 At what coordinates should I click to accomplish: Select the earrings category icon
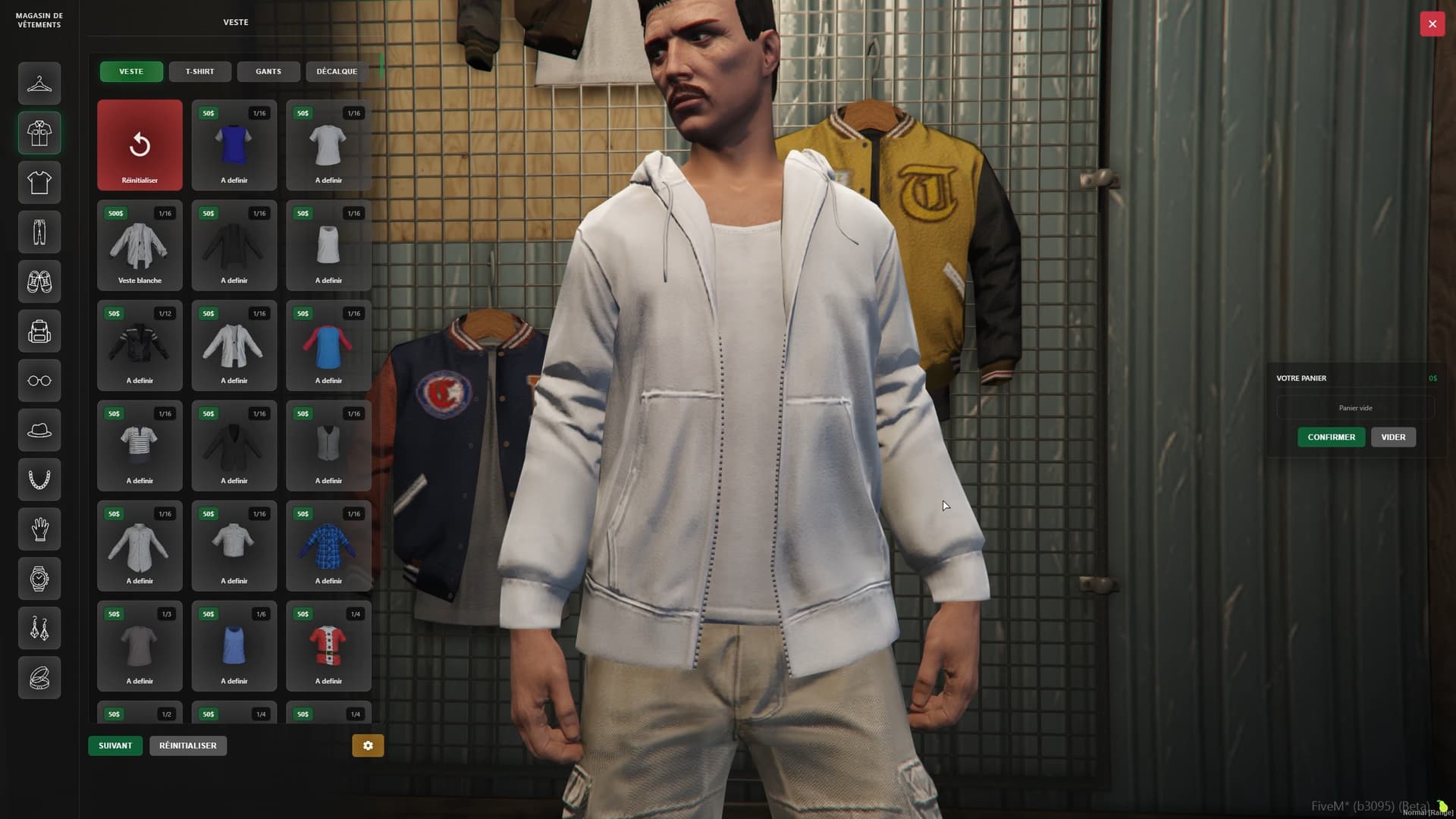pyautogui.click(x=39, y=628)
